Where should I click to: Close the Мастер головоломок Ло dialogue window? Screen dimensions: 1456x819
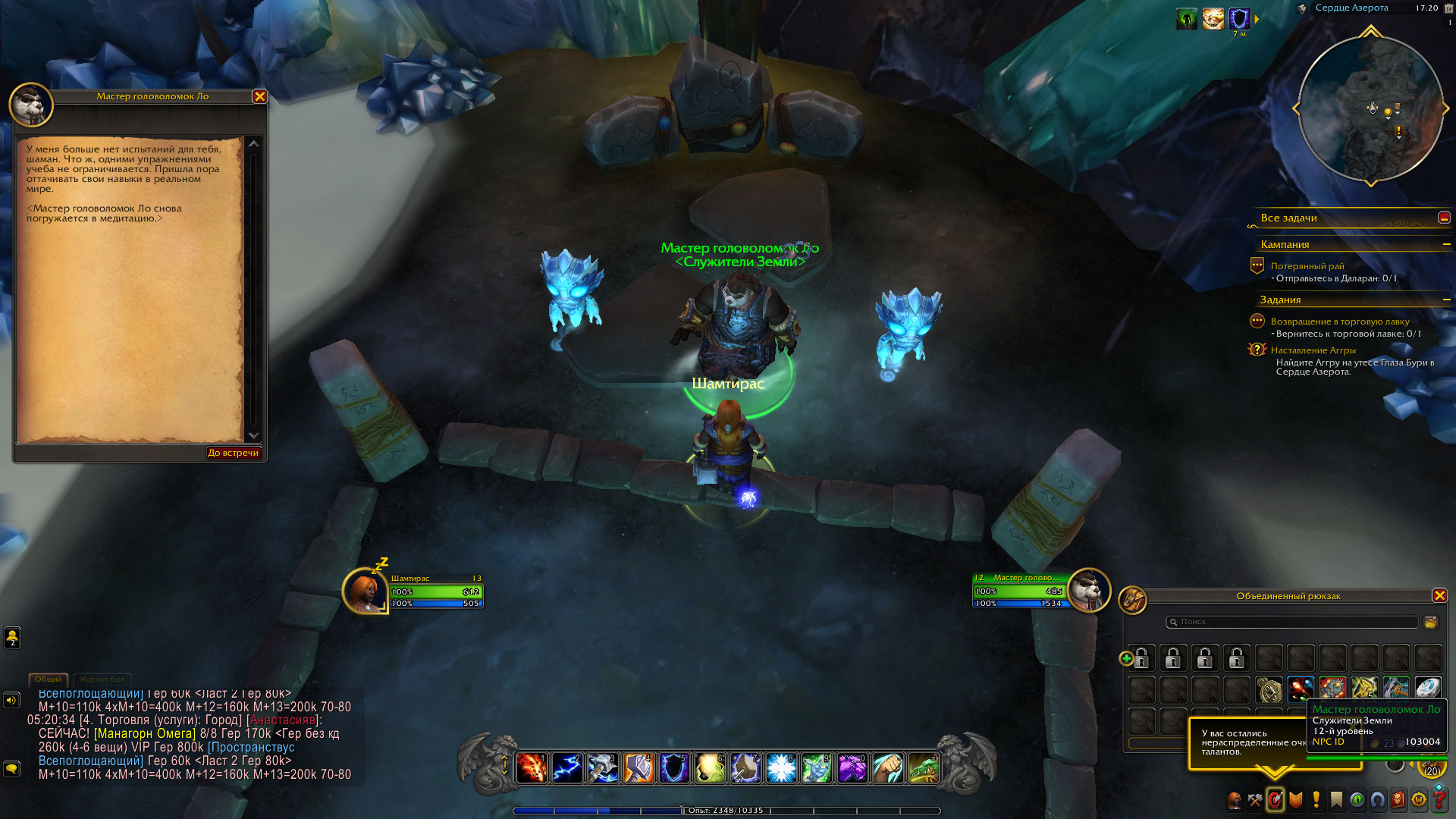click(x=259, y=96)
